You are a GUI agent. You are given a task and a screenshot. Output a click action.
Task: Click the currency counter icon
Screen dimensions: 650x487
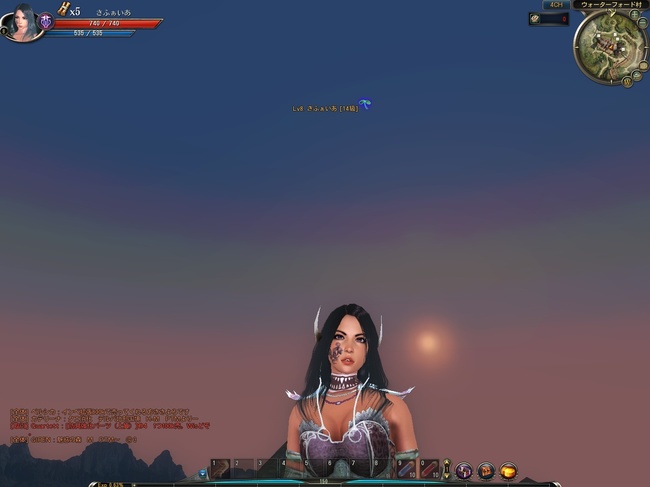point(536,18)
